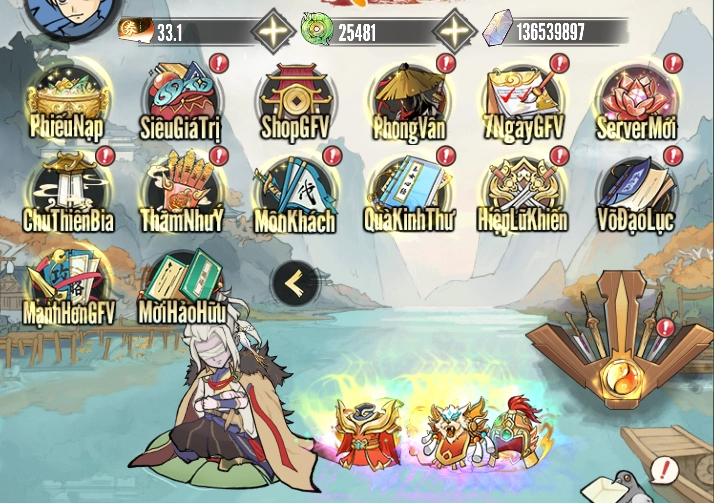Open the SiêuGiáTrị offer icon

pyautogui.click(x=181, y=100)
